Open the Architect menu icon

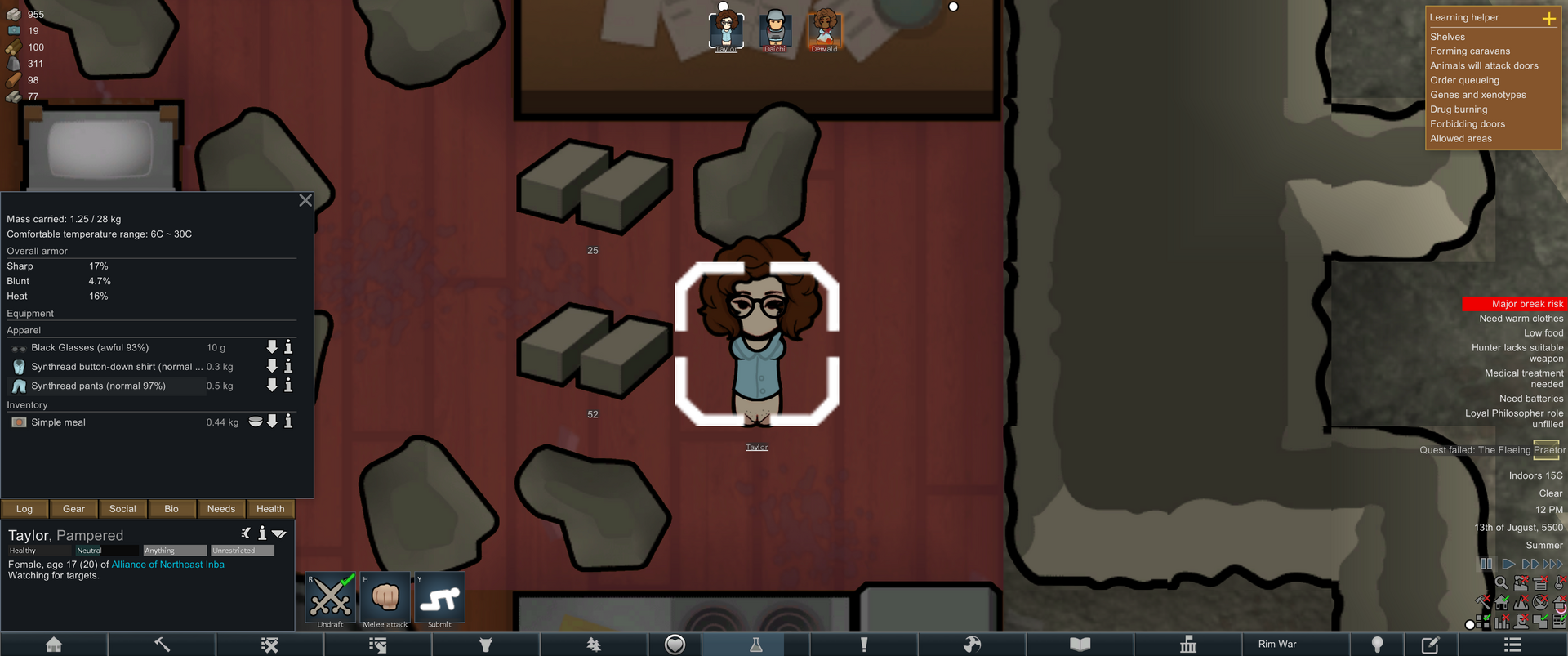(x=53, y=645)
